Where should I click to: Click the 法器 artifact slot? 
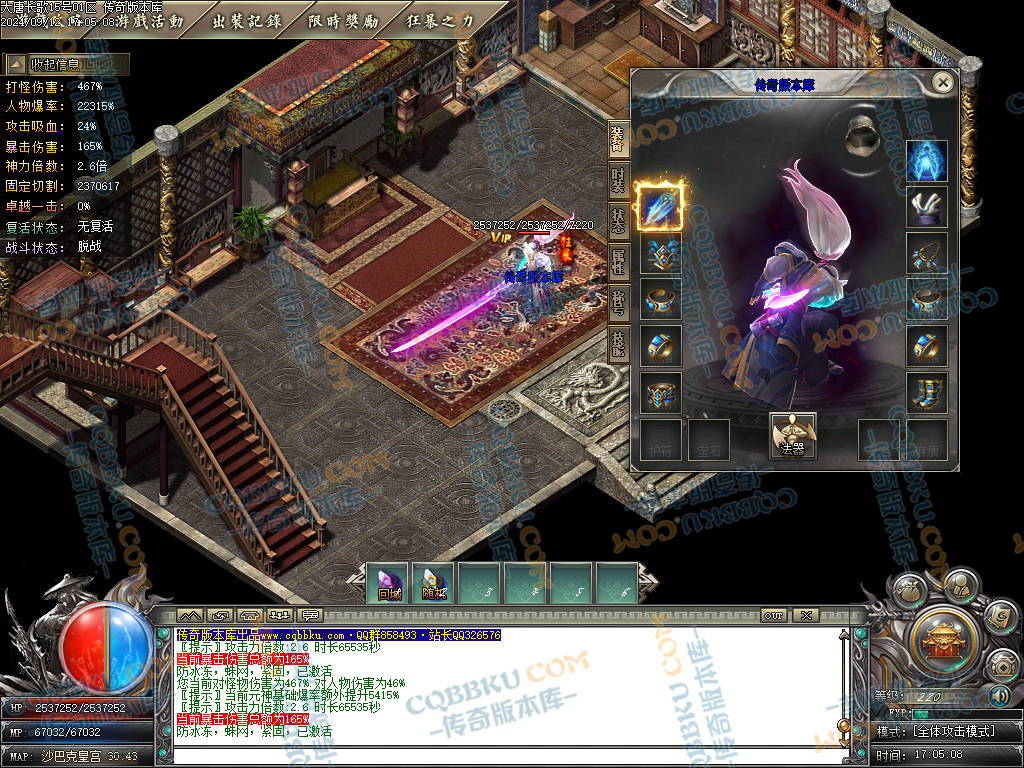(x=792, y=436)
